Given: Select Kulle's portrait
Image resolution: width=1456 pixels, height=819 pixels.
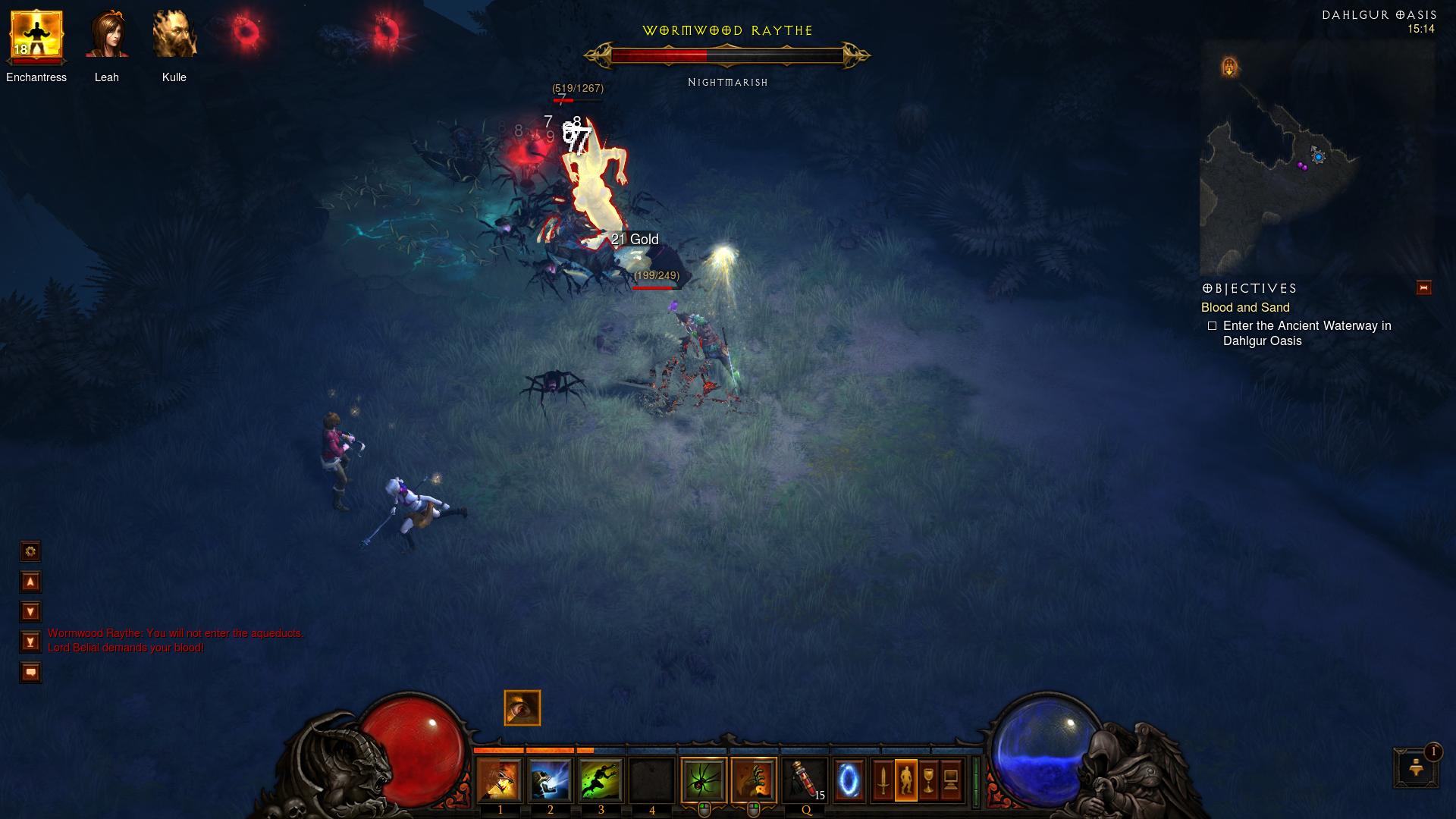Looking at the screenshot, I should (174, 35).
